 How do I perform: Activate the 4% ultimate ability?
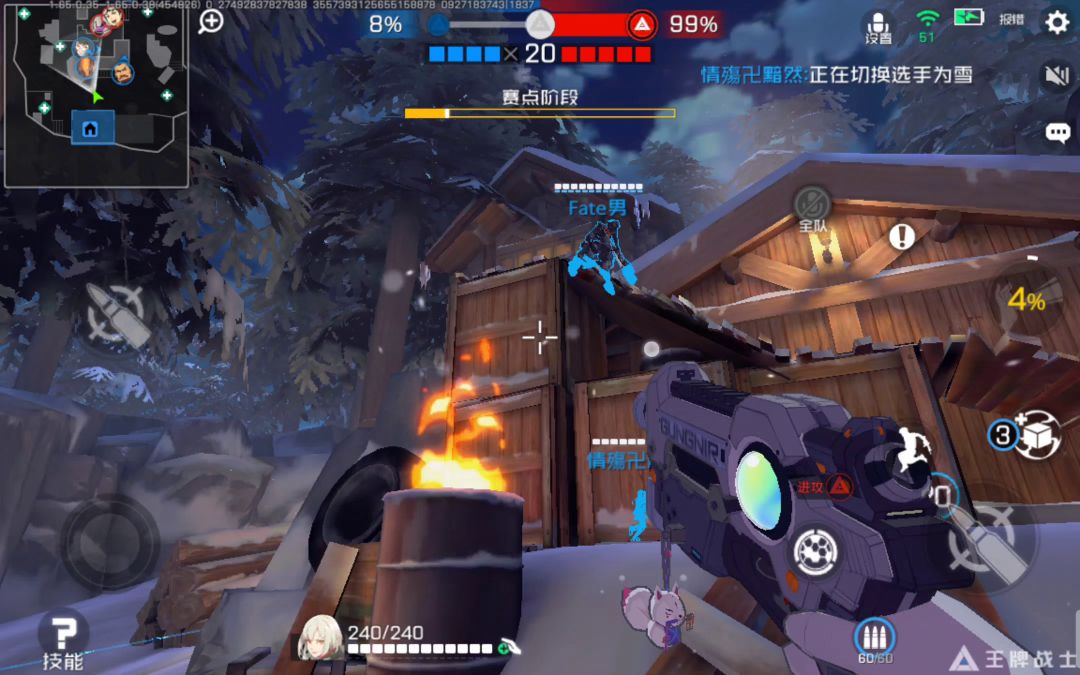pos(1026,298)
